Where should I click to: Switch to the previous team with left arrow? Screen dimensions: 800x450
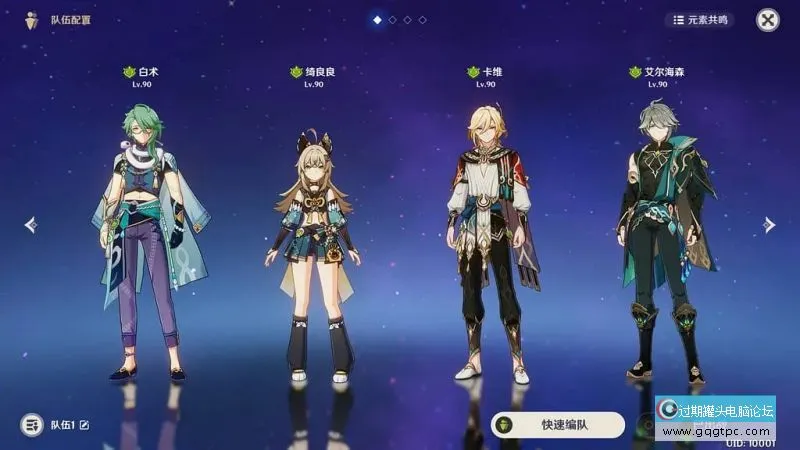(x=30, y=225)
